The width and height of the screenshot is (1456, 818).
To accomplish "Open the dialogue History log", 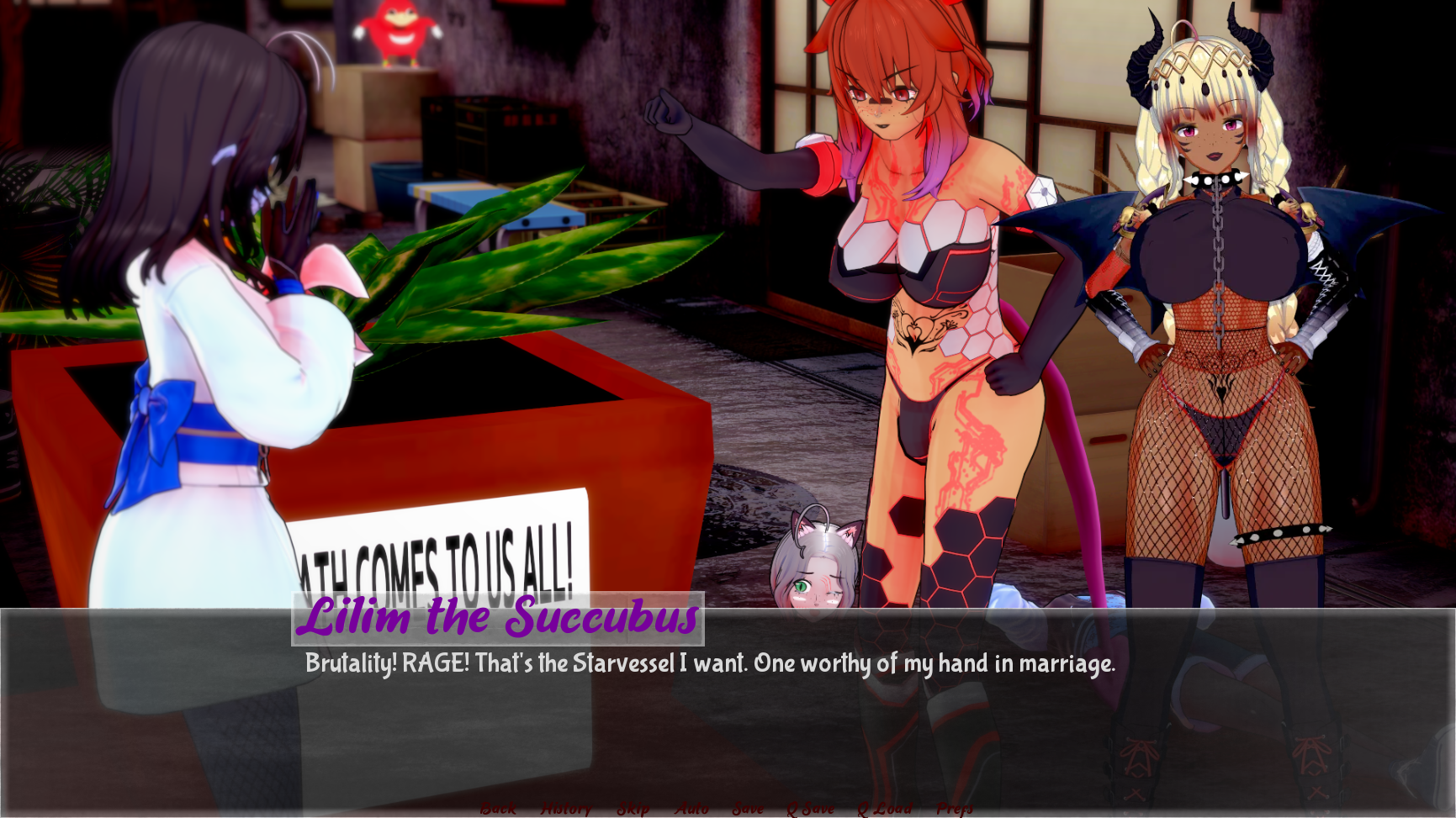I will (566, 808).
